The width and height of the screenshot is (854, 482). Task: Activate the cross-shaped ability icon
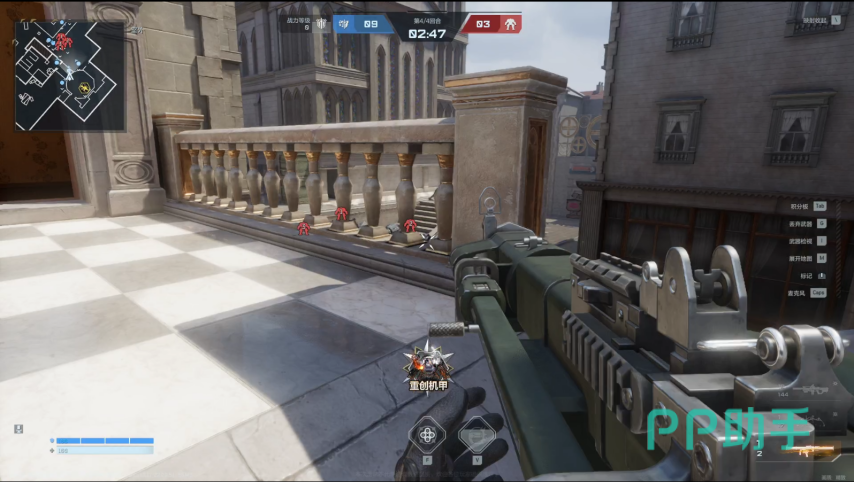pyautogui.click(x=428, y=434)
